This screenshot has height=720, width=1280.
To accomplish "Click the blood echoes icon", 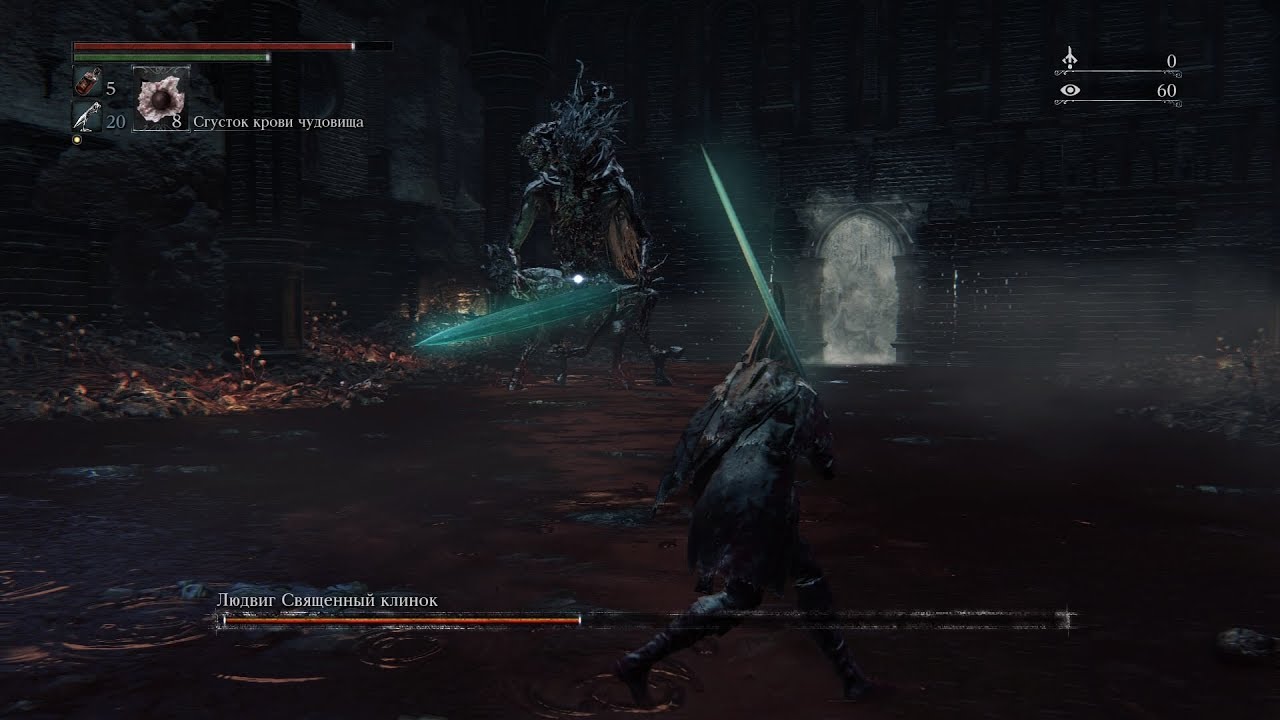I will click(1071, 58).
